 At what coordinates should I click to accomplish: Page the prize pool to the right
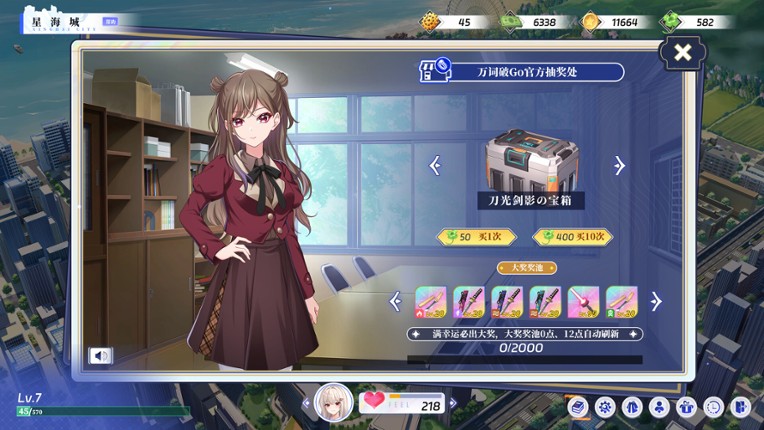(656, 300)
